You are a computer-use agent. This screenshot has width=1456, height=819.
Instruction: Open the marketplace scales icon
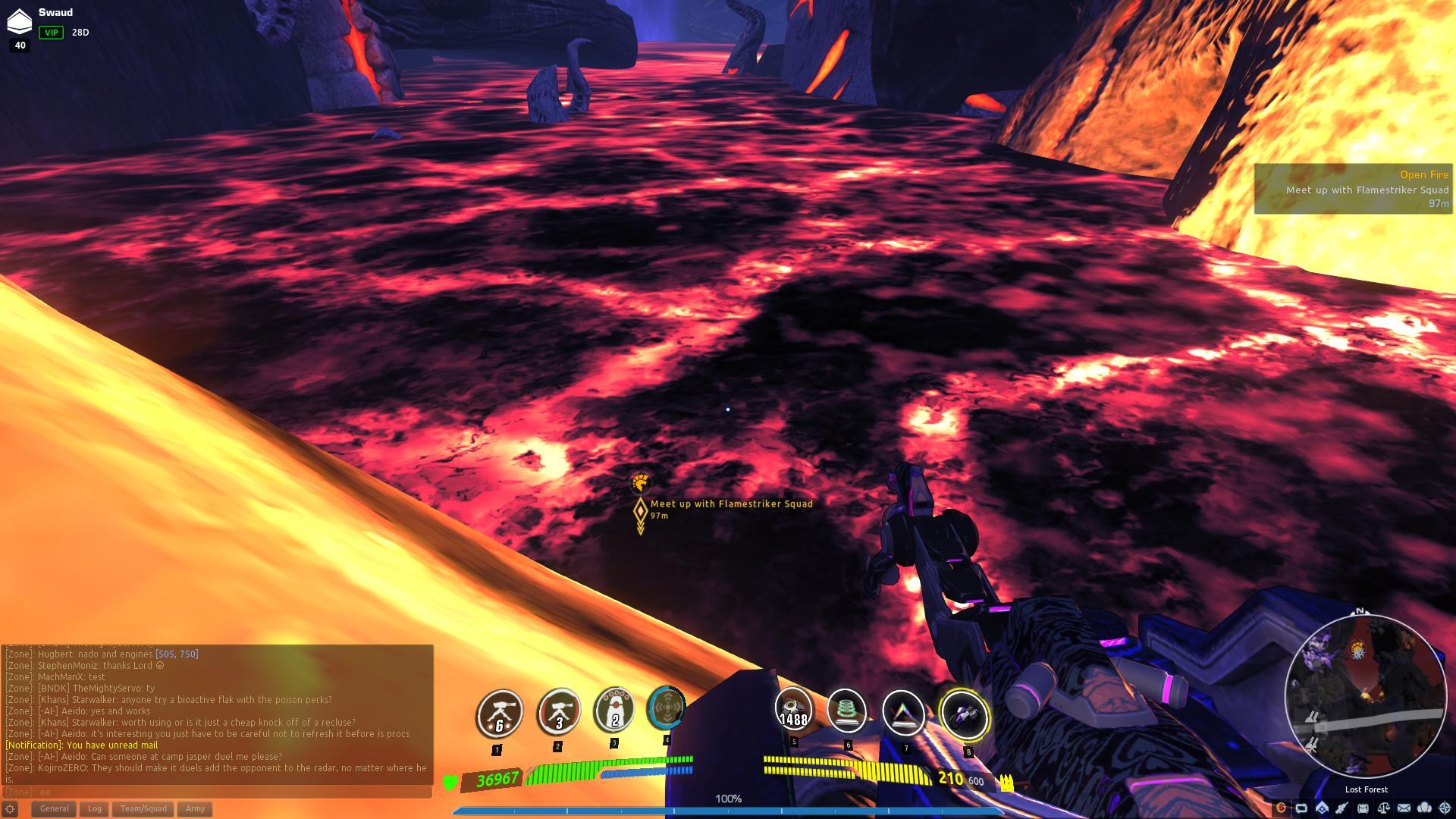pos(1384,809)
